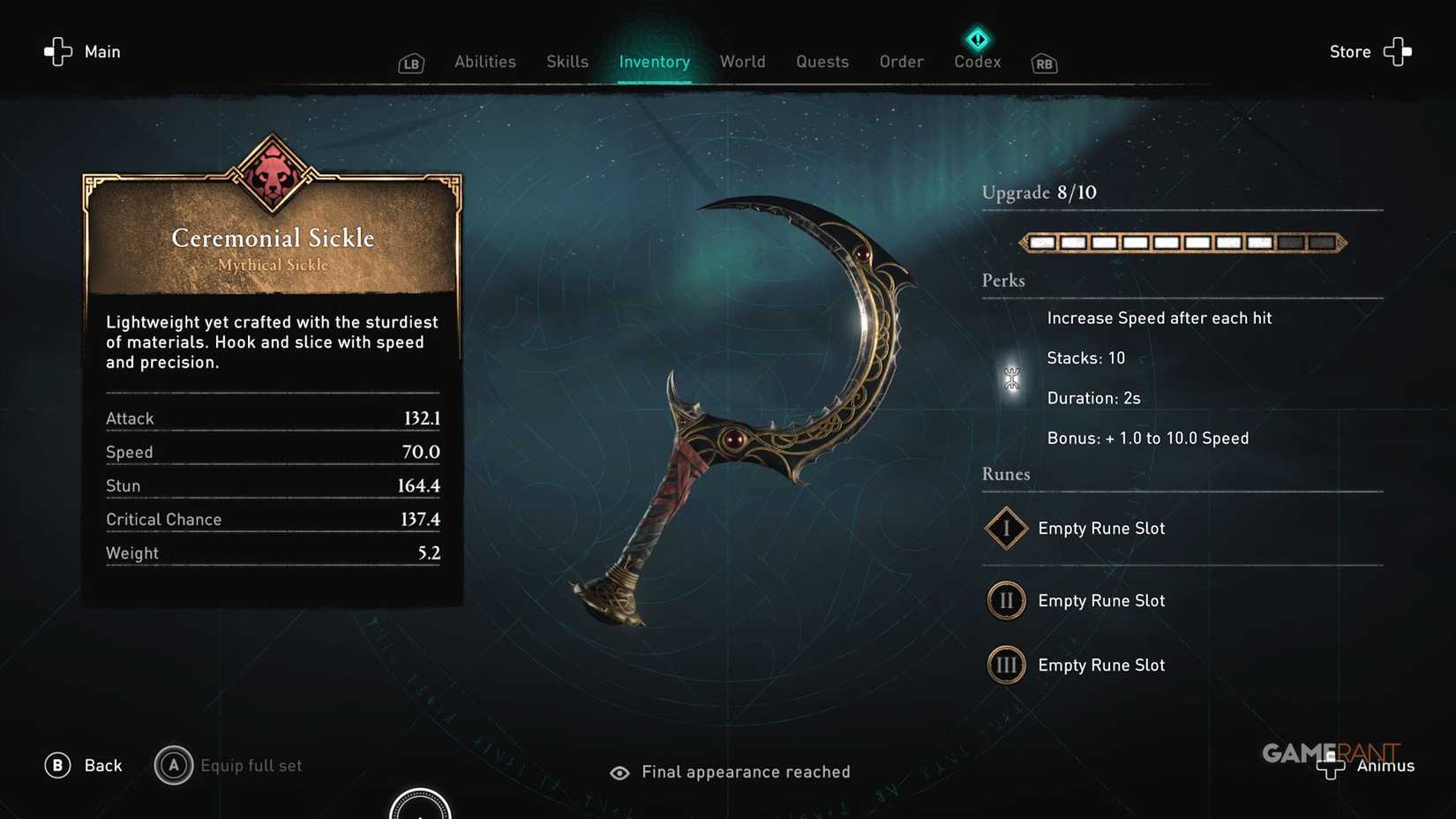Image resolution: width=1456 pixels, height=819 pixels.
Task: Click the Main crosshair icon
Action: 56,51
